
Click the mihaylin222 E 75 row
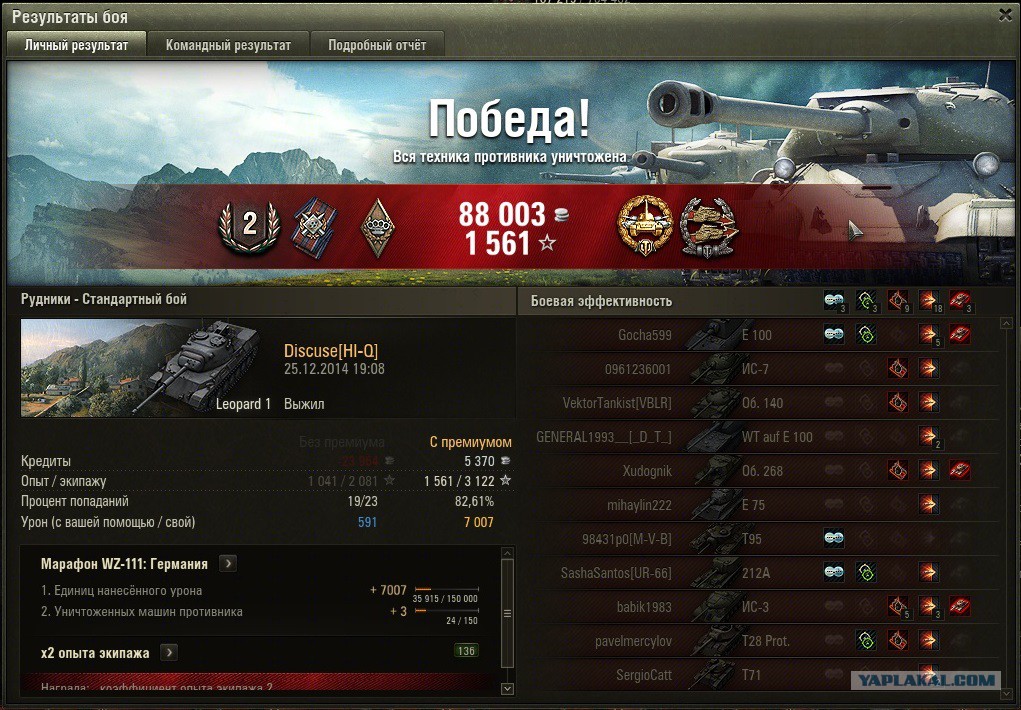[x=760, y=505]
